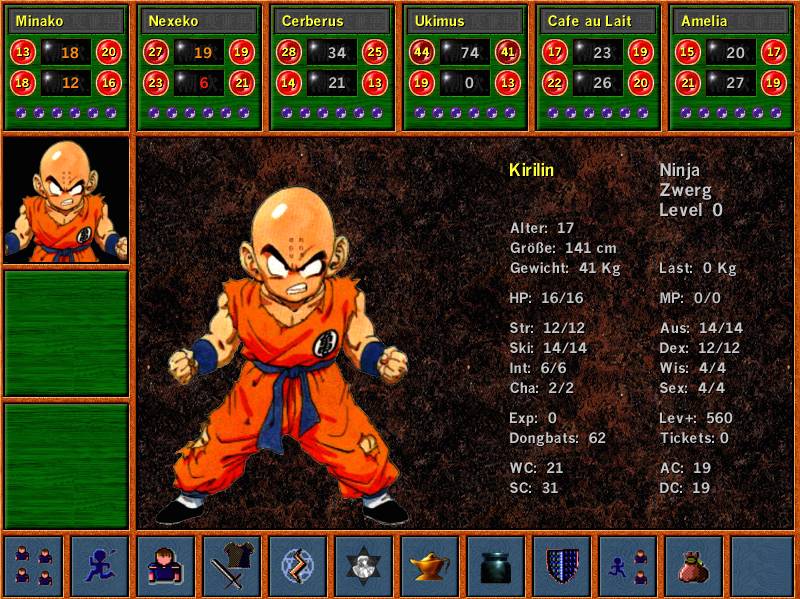Screen dimensions: 800x599
Task: Select Nexeko's party panel
Action: click(200, 67)
